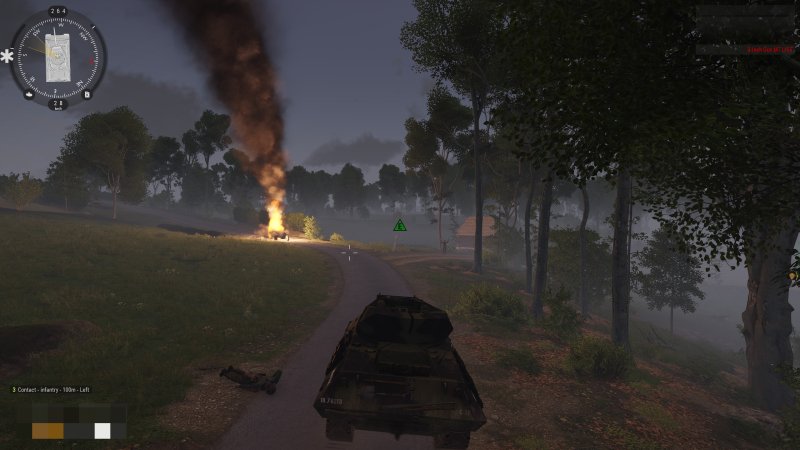Click the white square in the squad panel
The width and height of the screenshot is (800, 450).
[102, 431]
